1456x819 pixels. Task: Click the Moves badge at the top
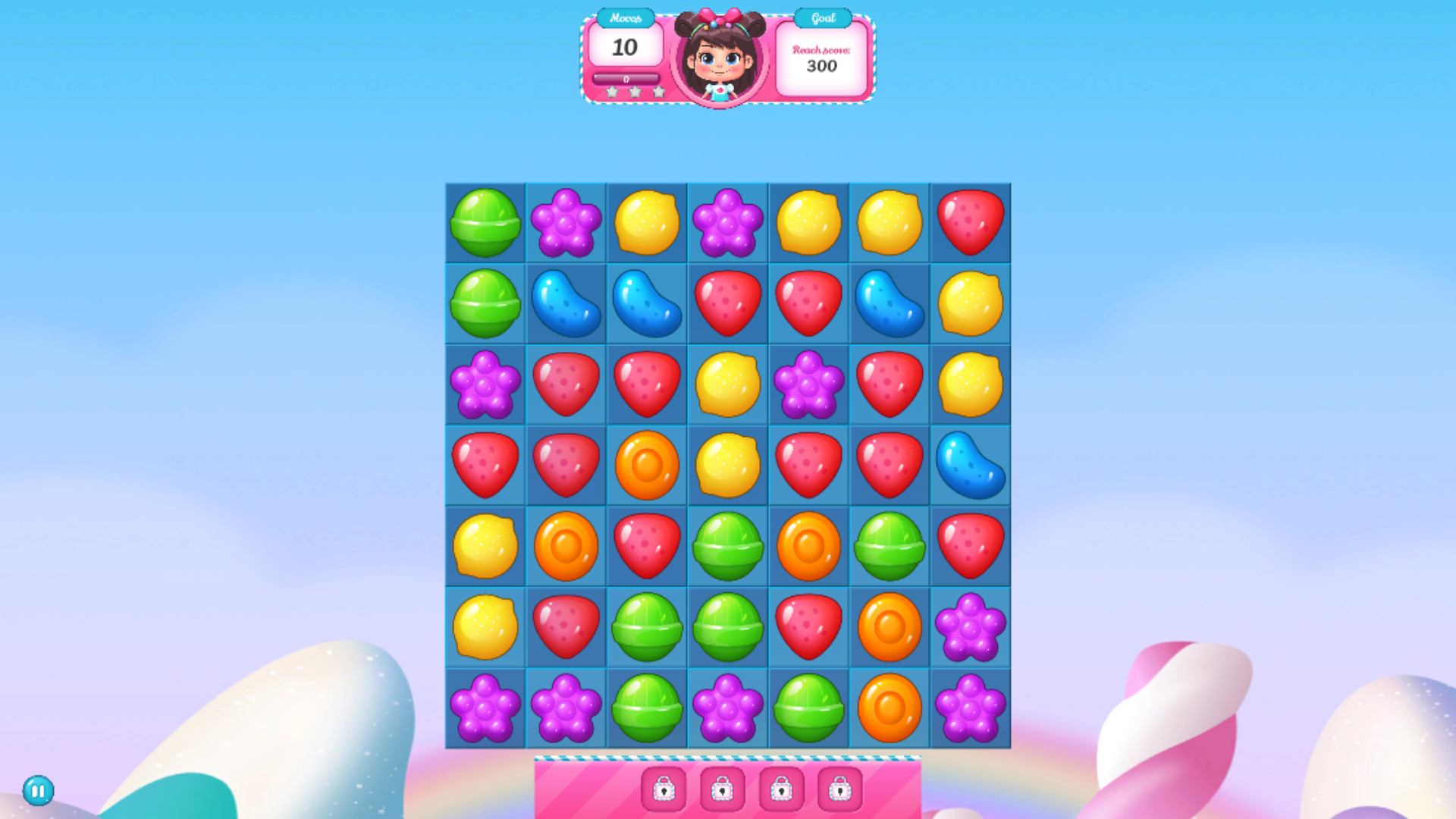[x=626, y=17]
